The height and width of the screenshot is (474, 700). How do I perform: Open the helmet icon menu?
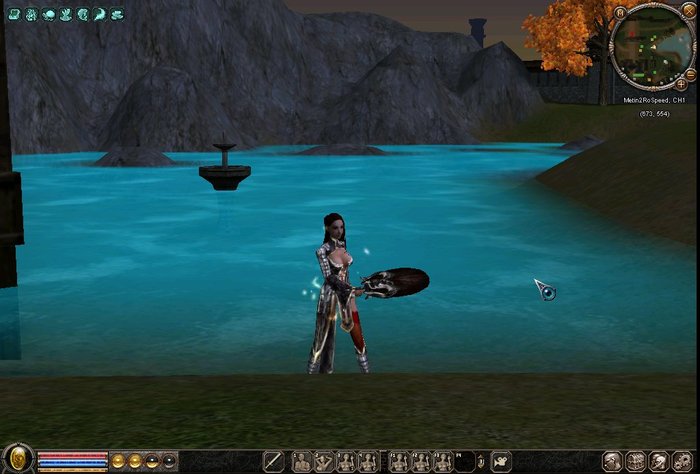659,461
